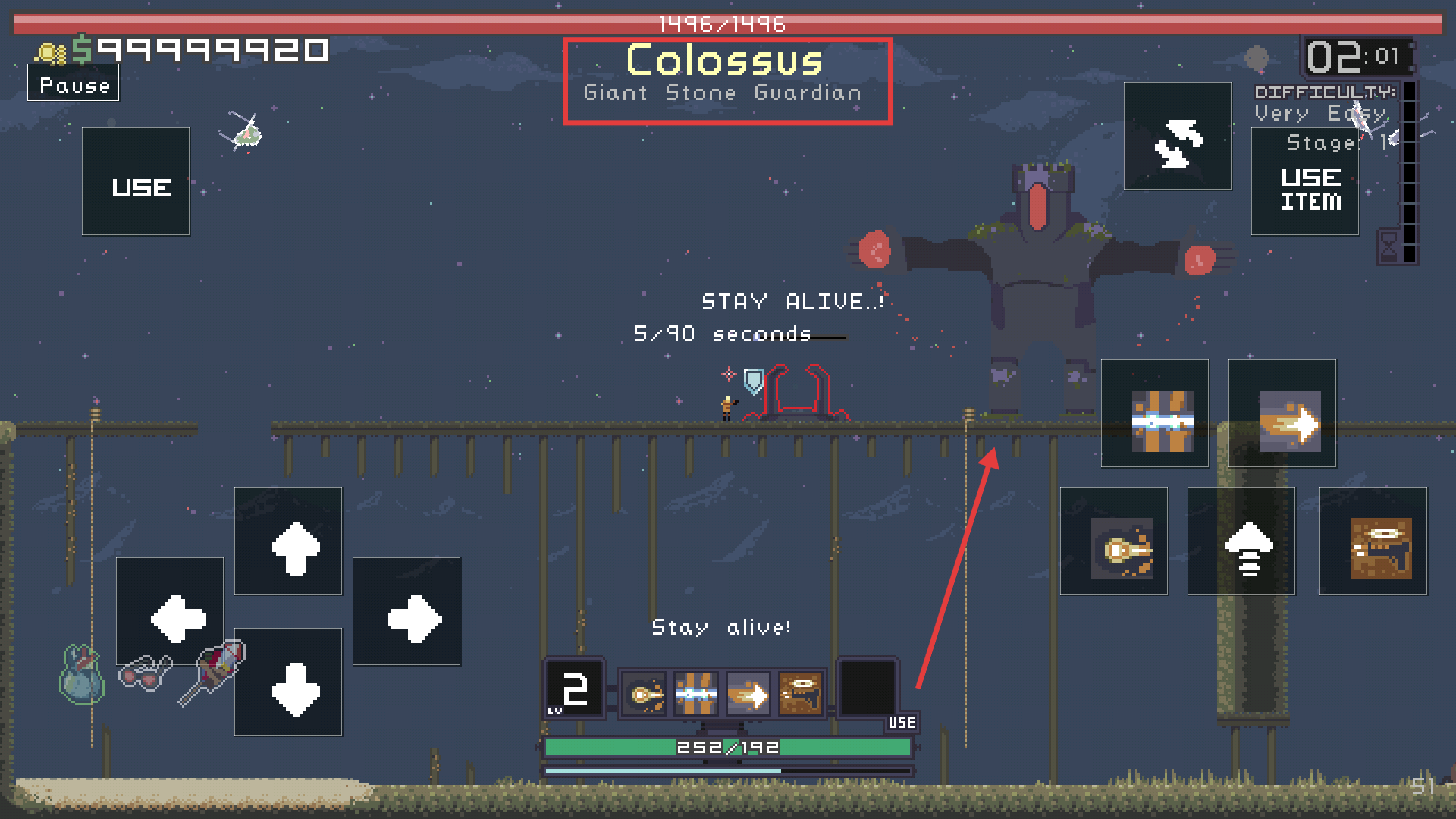Image resolution: width=1456 pixels, height=819 pixels.
Task: Pause the game with the Pause button
Action: coord(74,83)
